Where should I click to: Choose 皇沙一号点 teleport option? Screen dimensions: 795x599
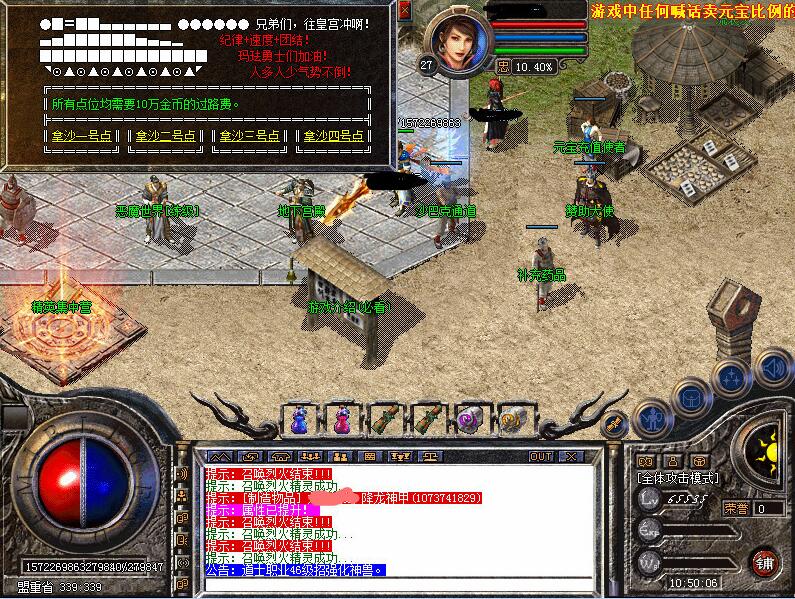pos(84,136)
